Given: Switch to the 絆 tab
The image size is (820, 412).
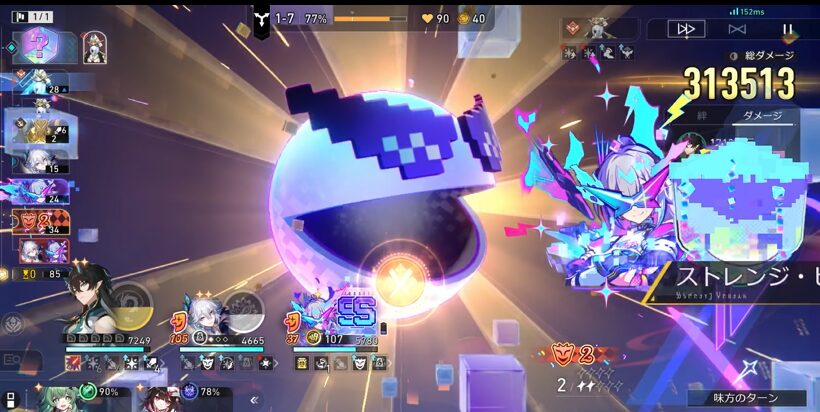Looking at the screenshot, I should tap(702, 116).
